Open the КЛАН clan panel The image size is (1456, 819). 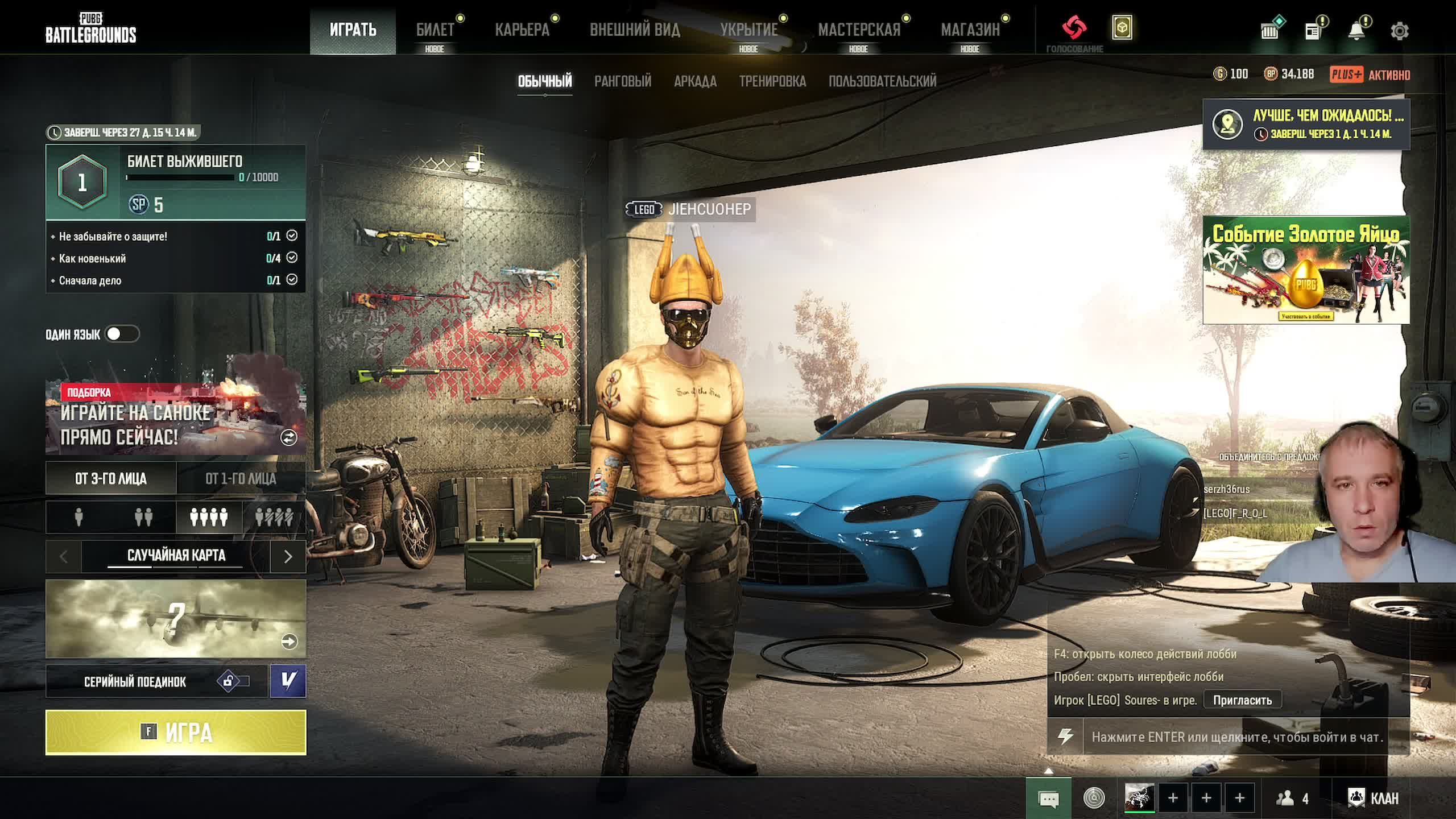pyautogui.click(x=1373, y=799)
